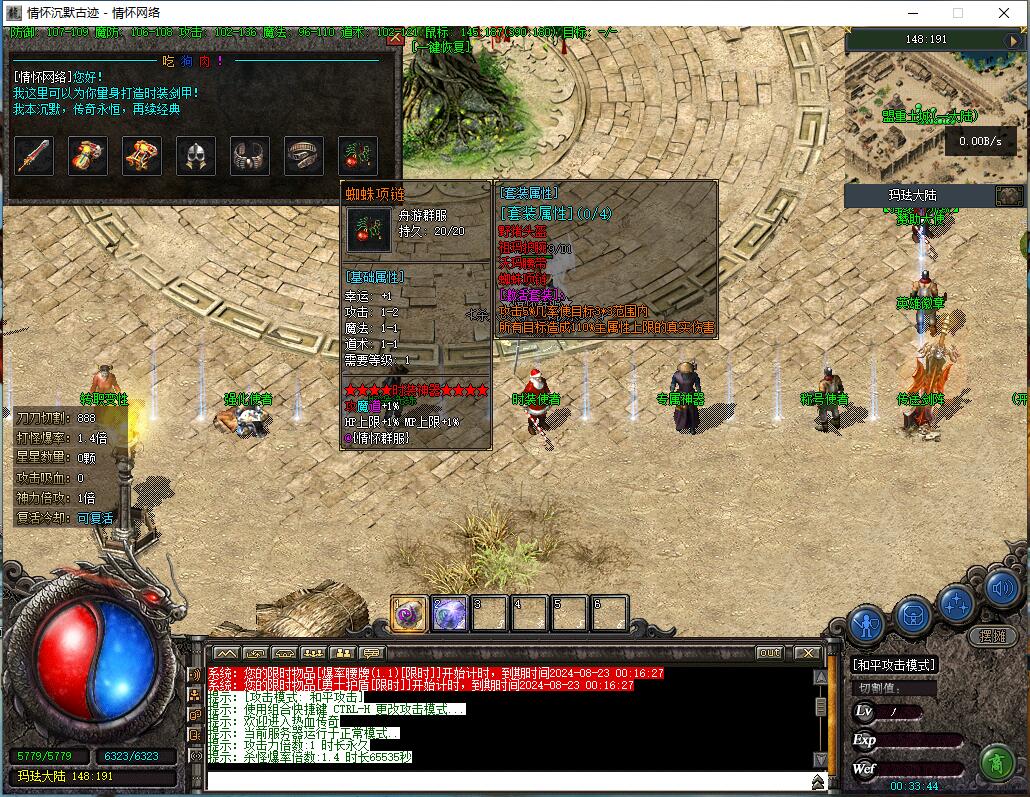Viewport: 1030px width, 797px height.
Task: Activate the blue orb in hotbar slot two
Action: pos(450,614)
